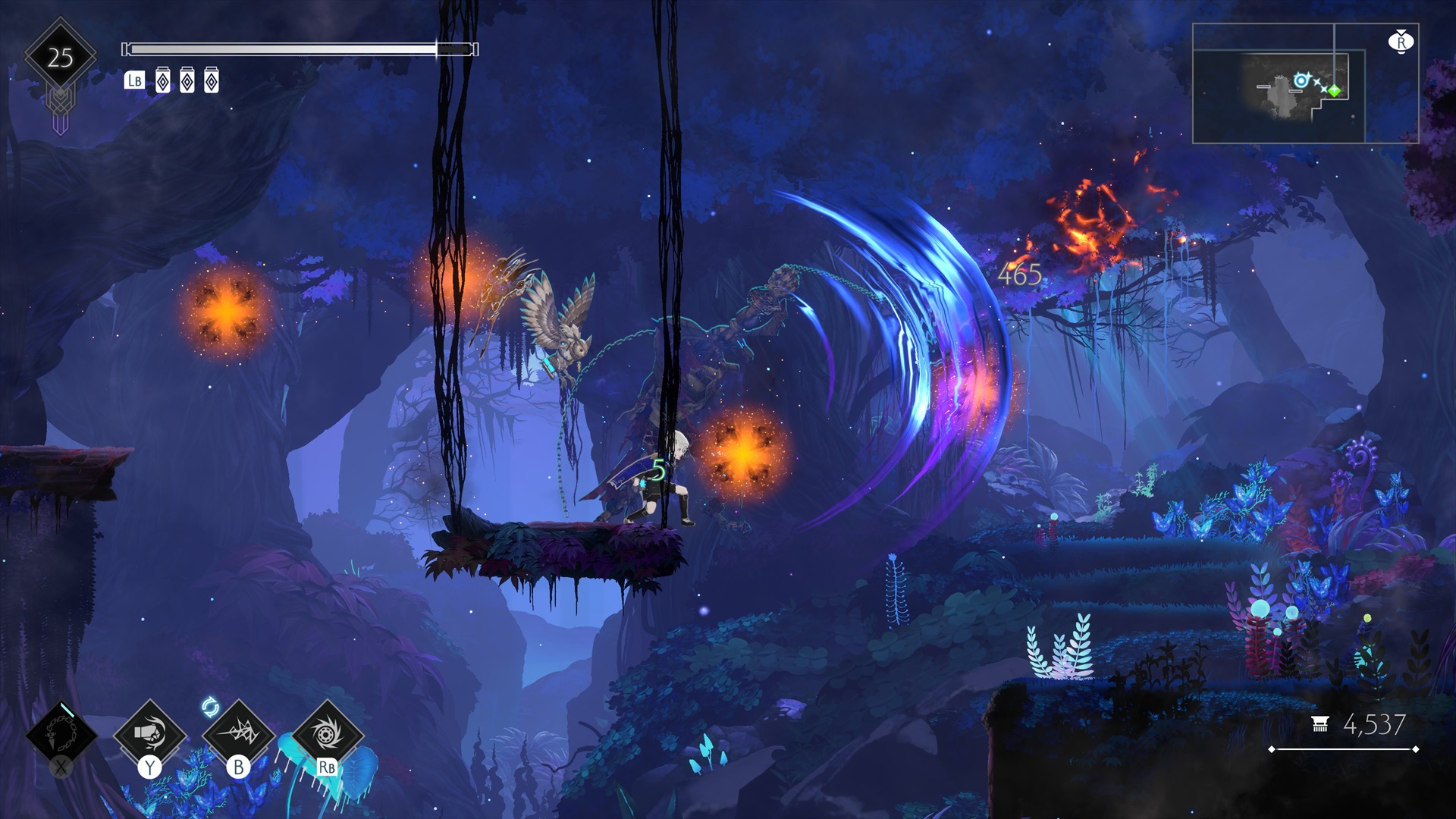Image resolution: width=1456 pixels, height=819 pixels.
Task: Select the green diamond marker on minimap
Action: (x=1334, y=91)
